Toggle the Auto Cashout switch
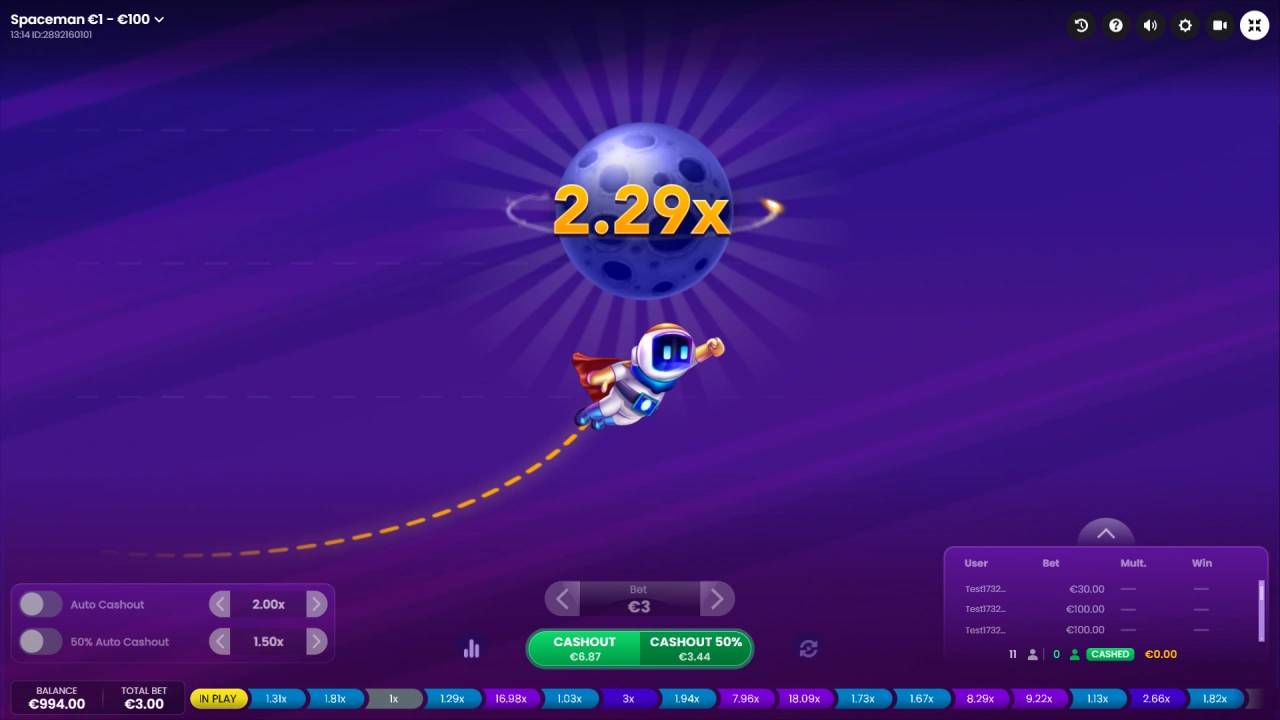 (40, 604)
